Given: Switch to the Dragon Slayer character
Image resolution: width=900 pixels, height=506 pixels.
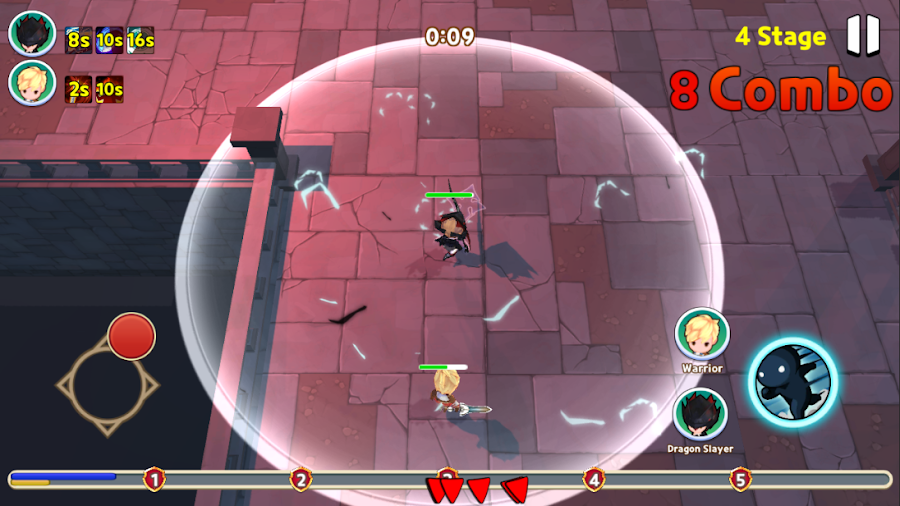Looking at the screenshot, I should (699, 414).
